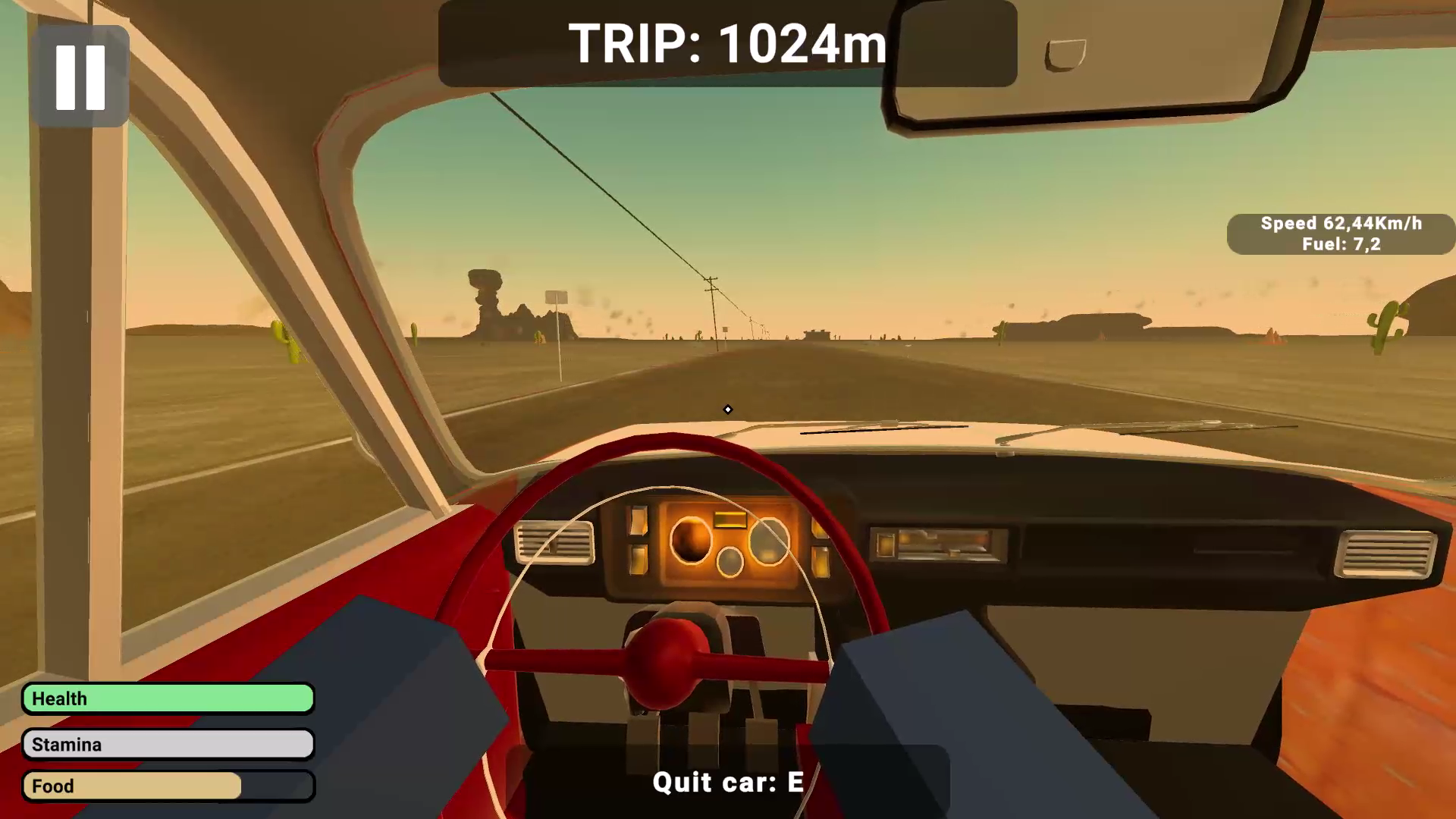Click the Speed and Fuel info panel
1456x819 pixels.
tap(1340, 234)
